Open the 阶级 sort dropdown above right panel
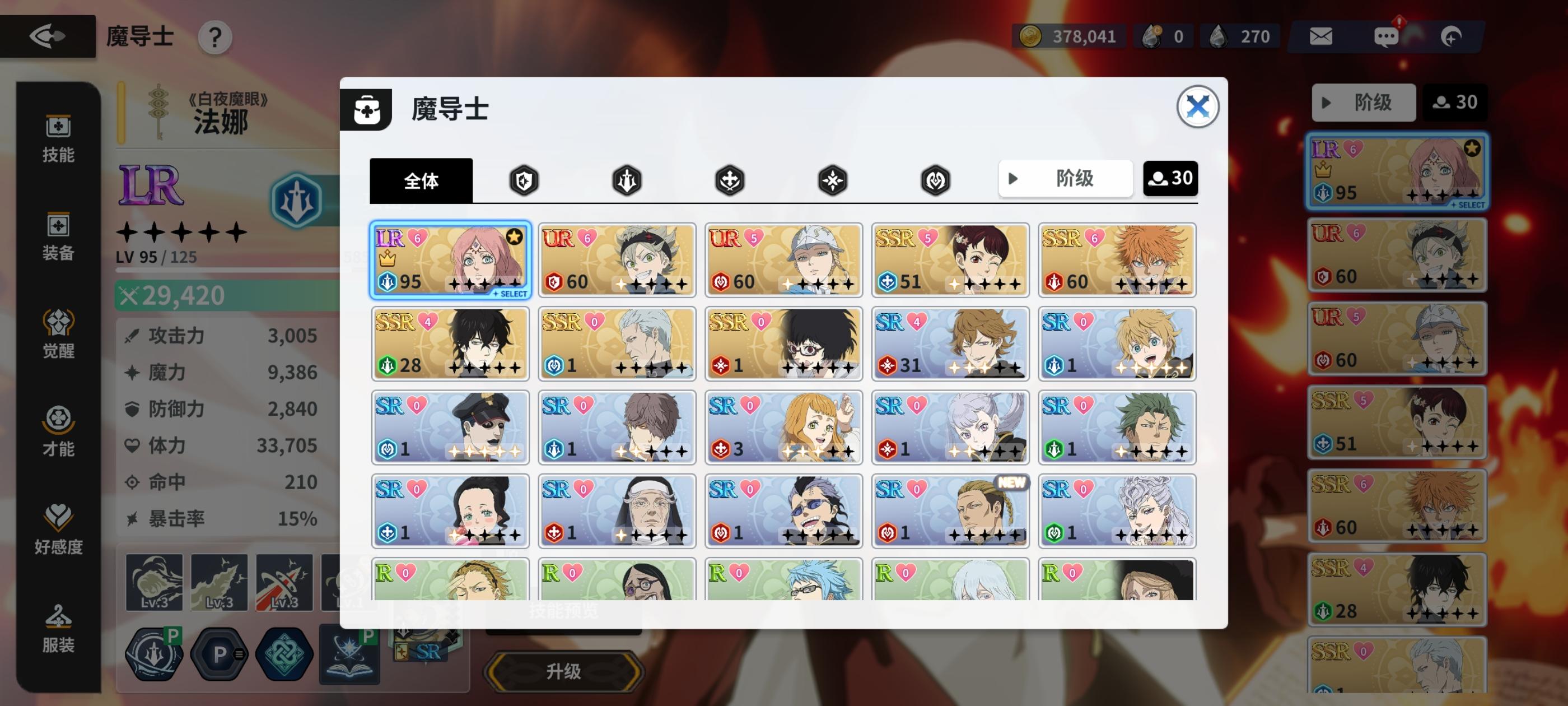 [x=1364, y=103]
